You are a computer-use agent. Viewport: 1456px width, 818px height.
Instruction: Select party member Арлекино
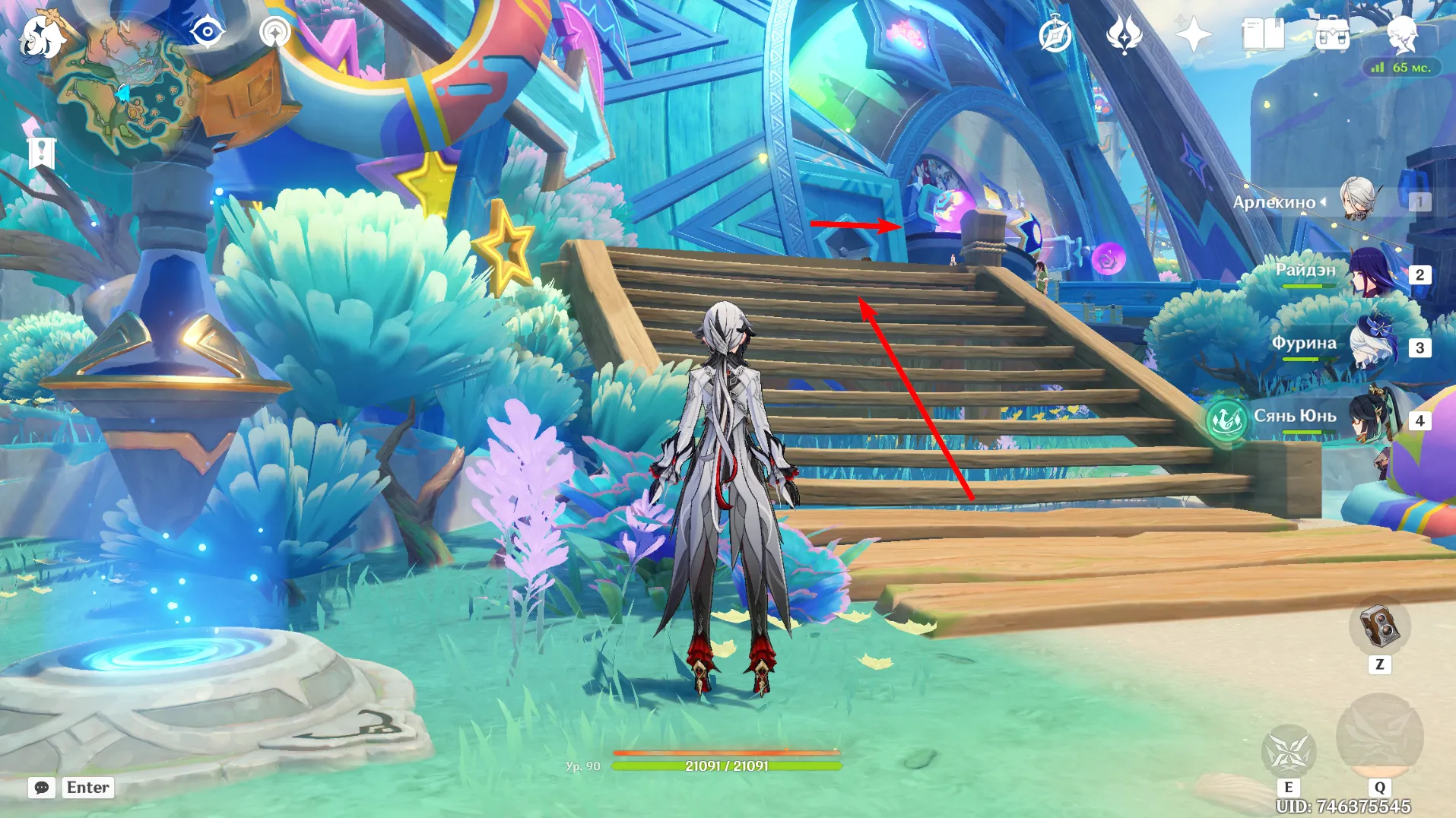1357,201
